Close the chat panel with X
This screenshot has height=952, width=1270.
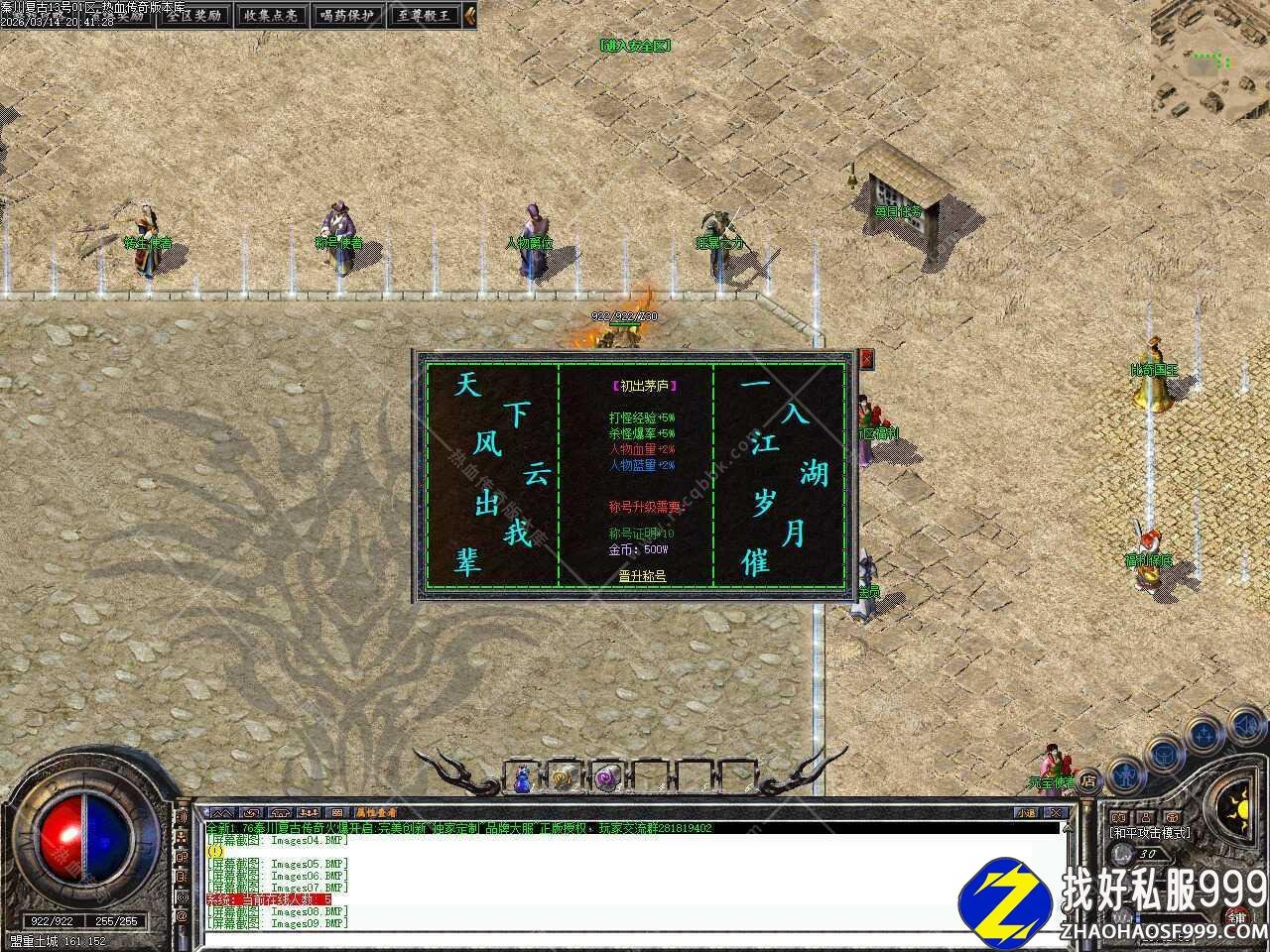click(x=1058, y=813)
